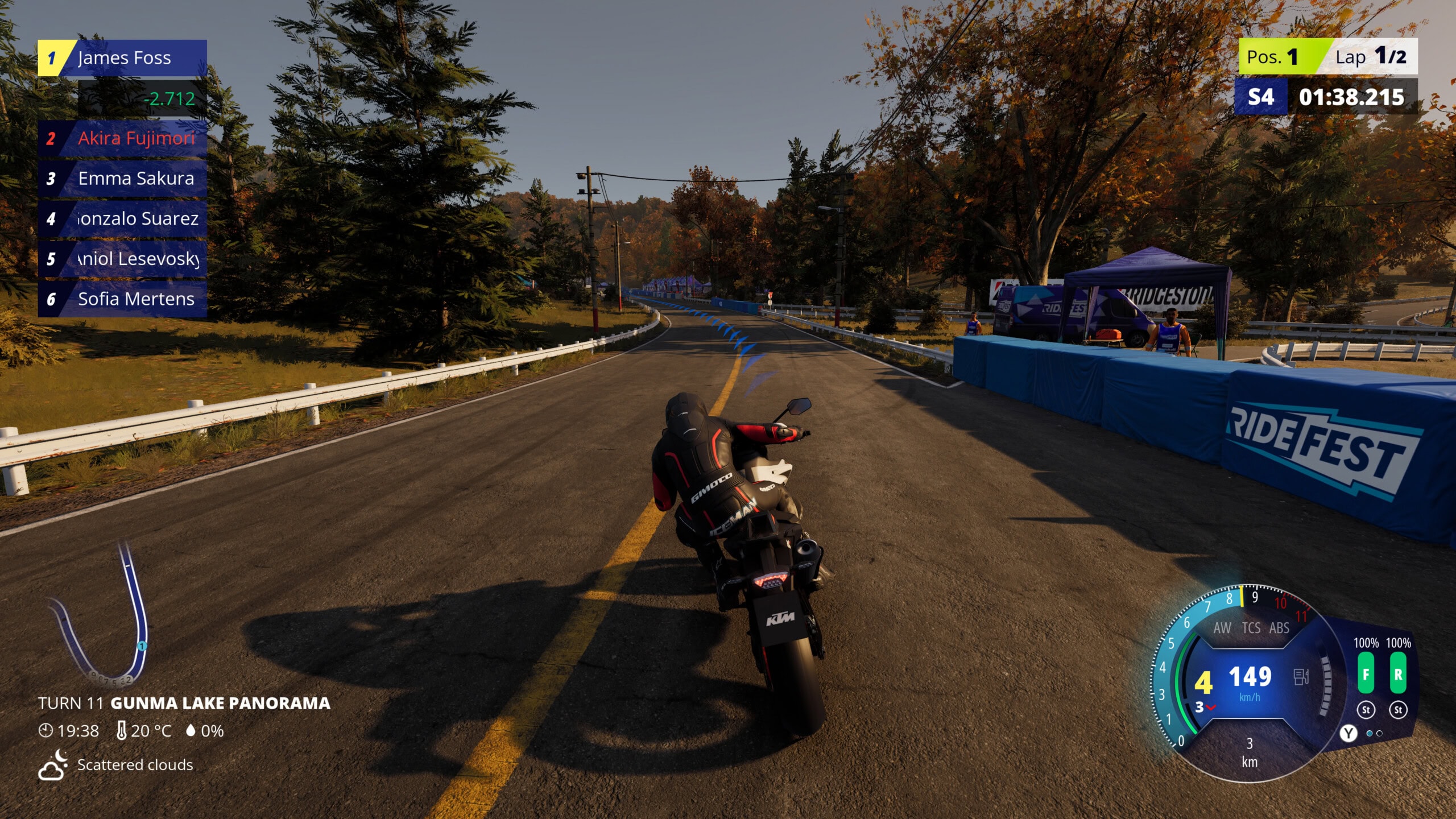Screen dimensions: 1456x819
Task: Expand the James Foss leaderboard entry
Action: point(122,57)
